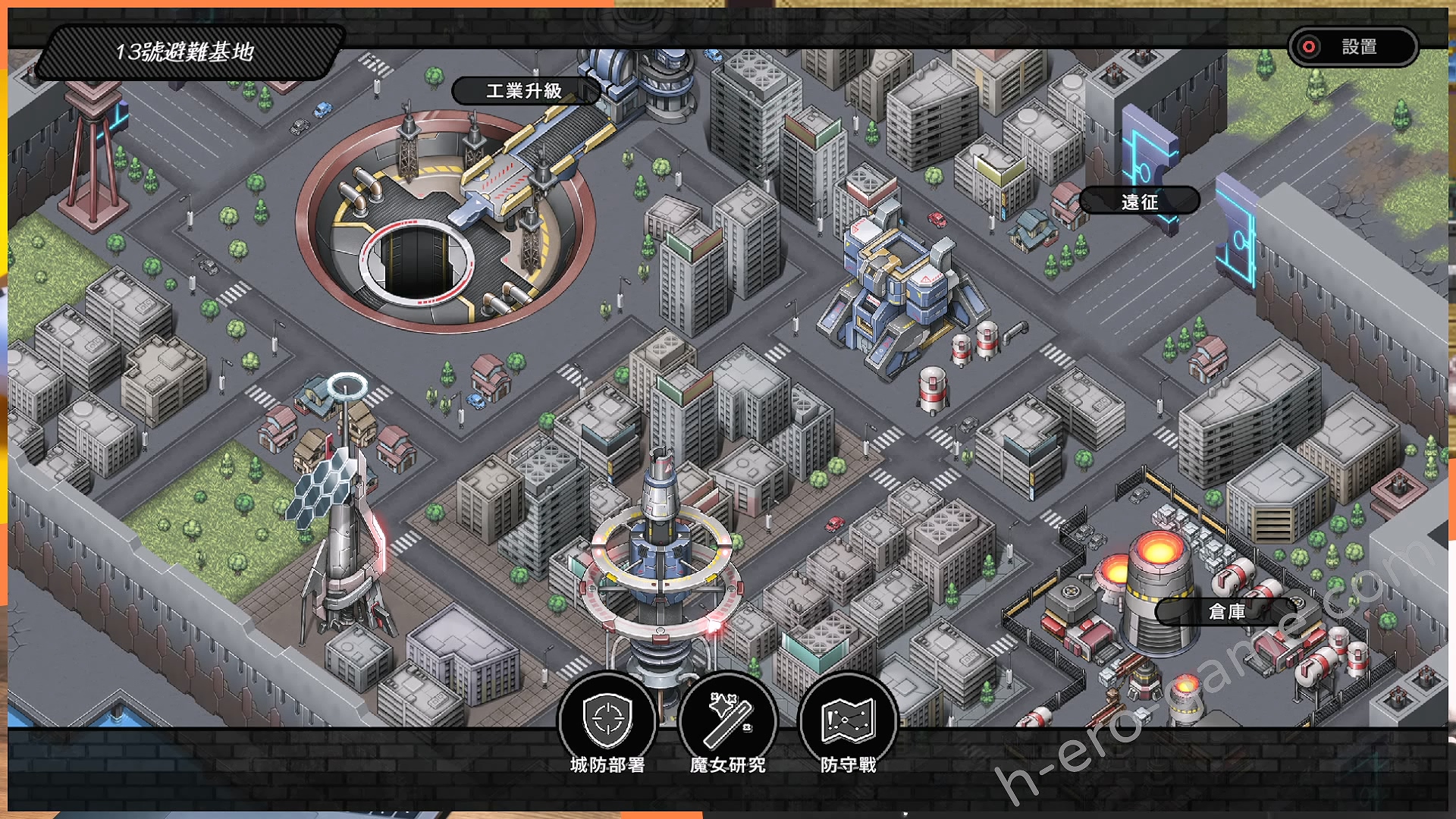This screenshot has height=819, width=1456.
Task: Select the 工業升級 industry upgrade label
Action: (x=525, y=91)
